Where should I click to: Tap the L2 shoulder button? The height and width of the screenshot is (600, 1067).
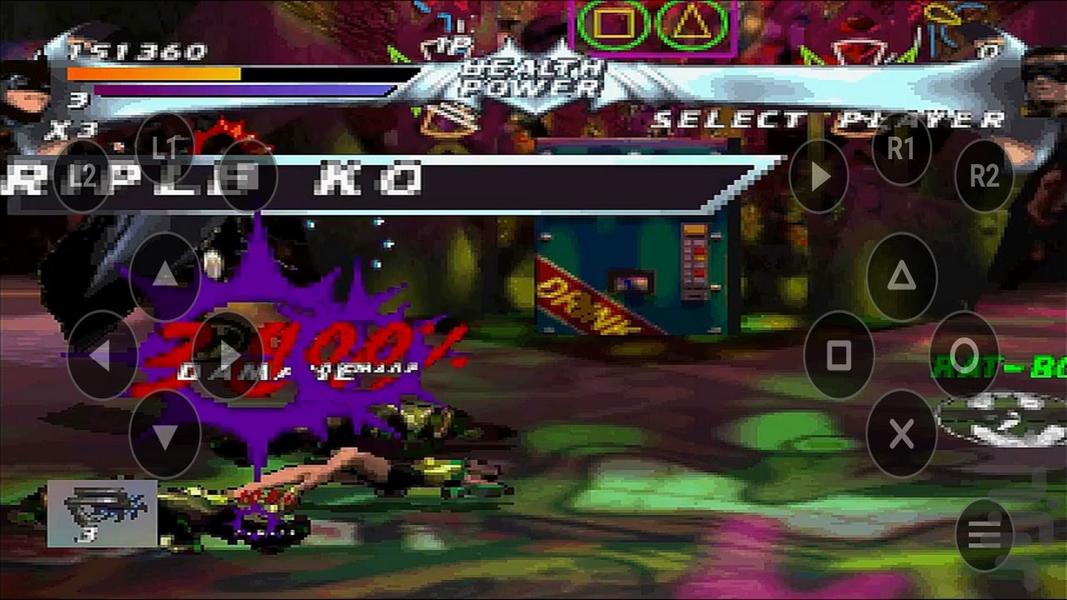(83, 177)
